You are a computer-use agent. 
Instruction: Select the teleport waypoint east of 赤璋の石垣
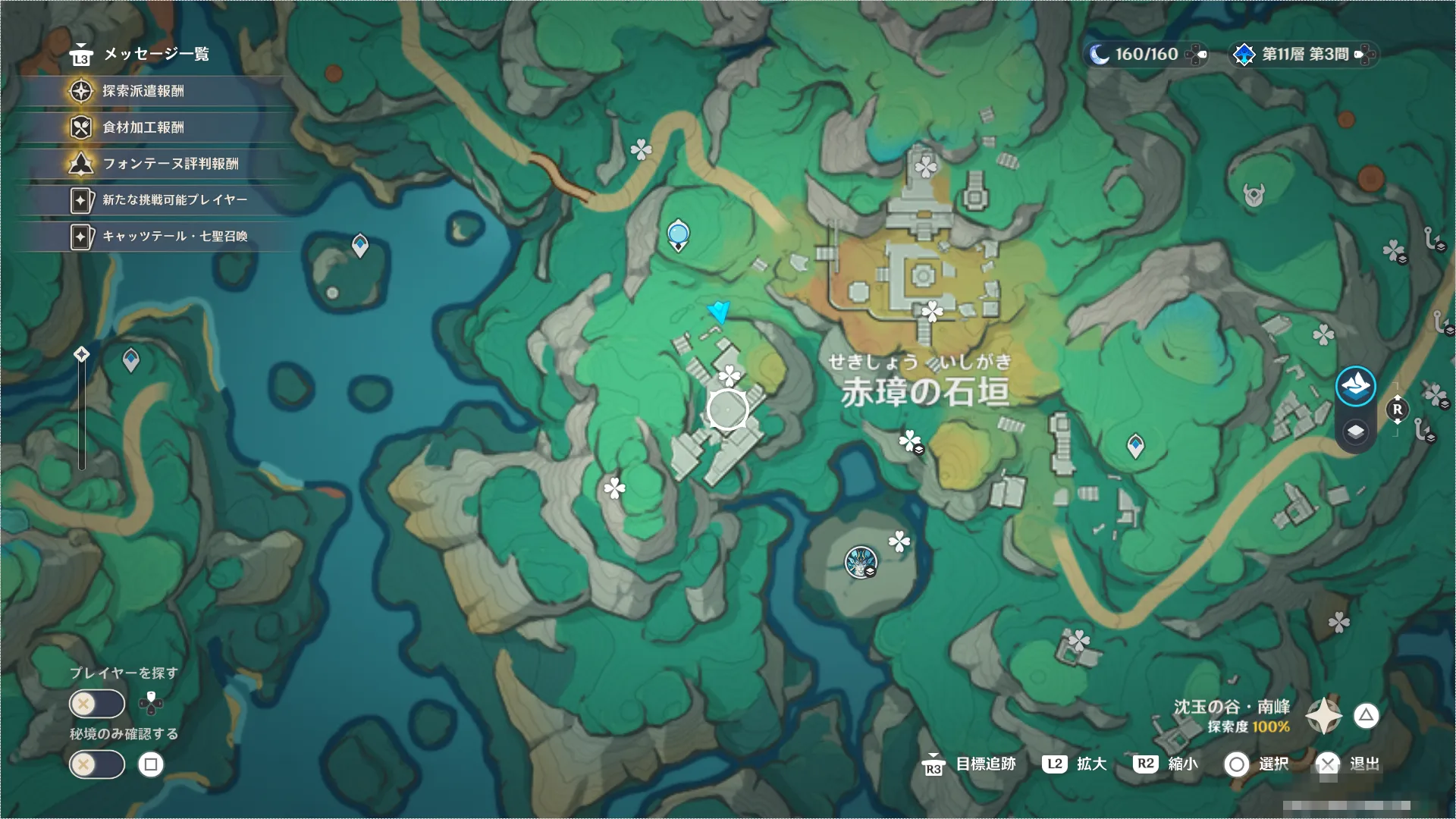[x=1135, y=445]
